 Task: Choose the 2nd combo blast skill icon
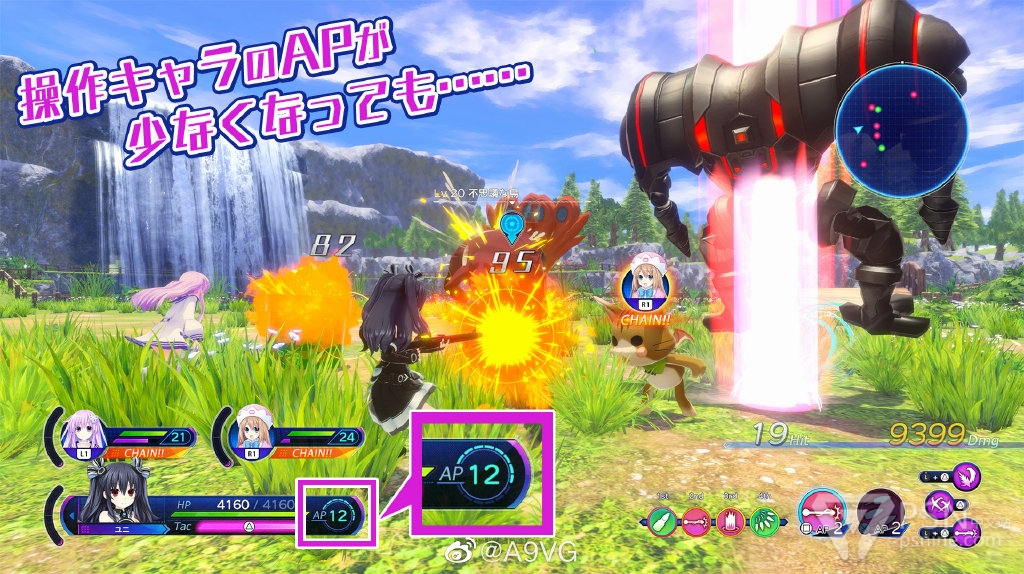[696, 520]
